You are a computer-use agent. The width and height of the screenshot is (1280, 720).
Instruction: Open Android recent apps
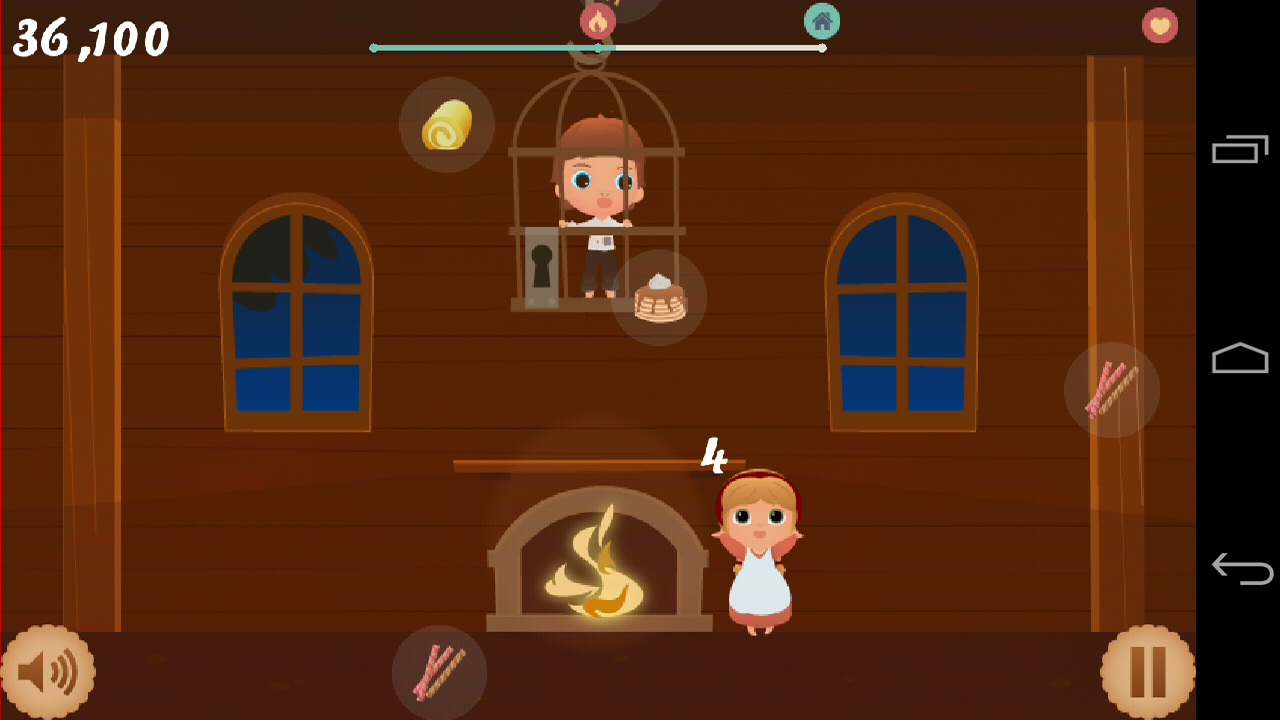1240,150
